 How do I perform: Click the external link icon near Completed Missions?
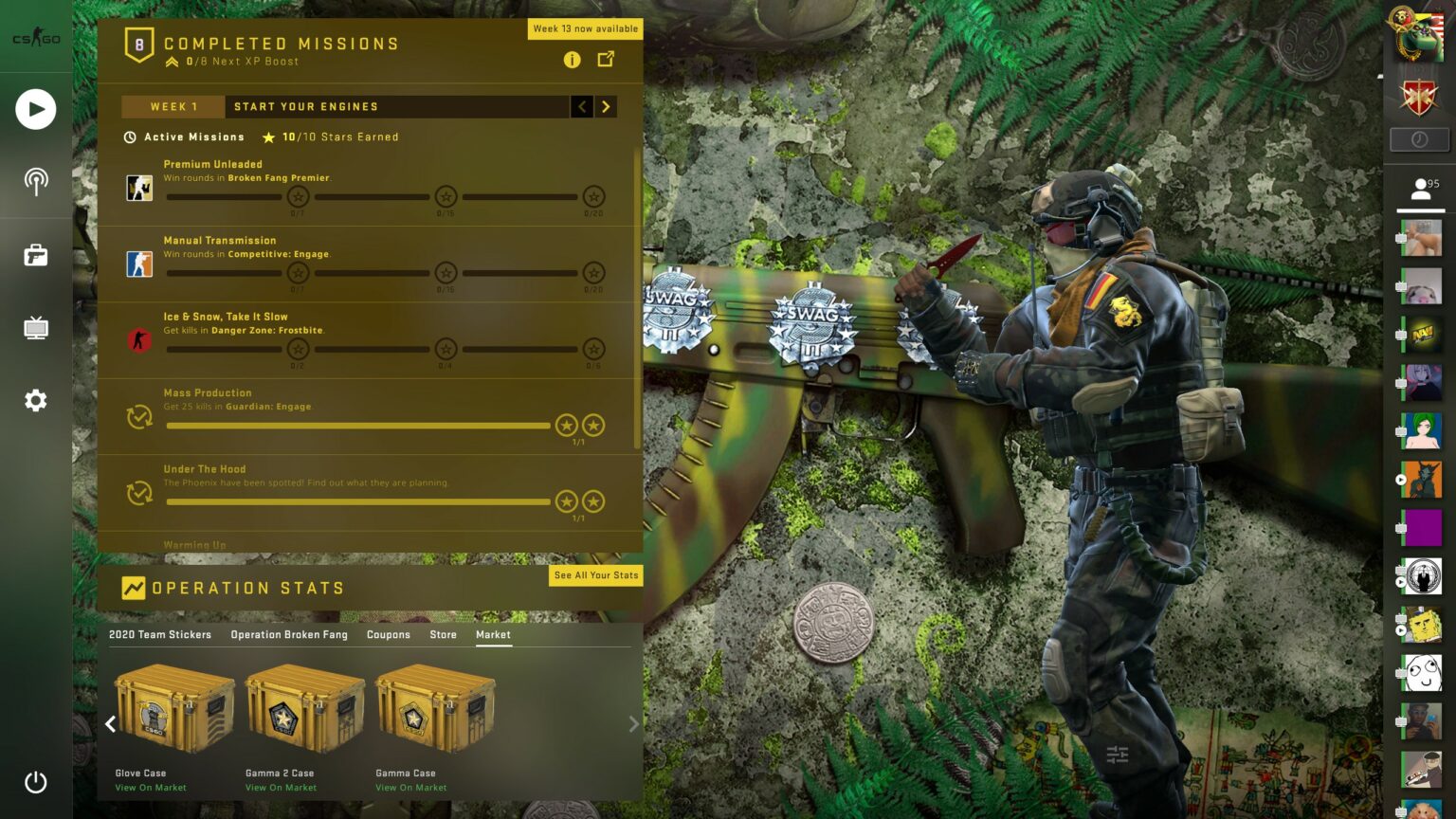pos(606,59)
